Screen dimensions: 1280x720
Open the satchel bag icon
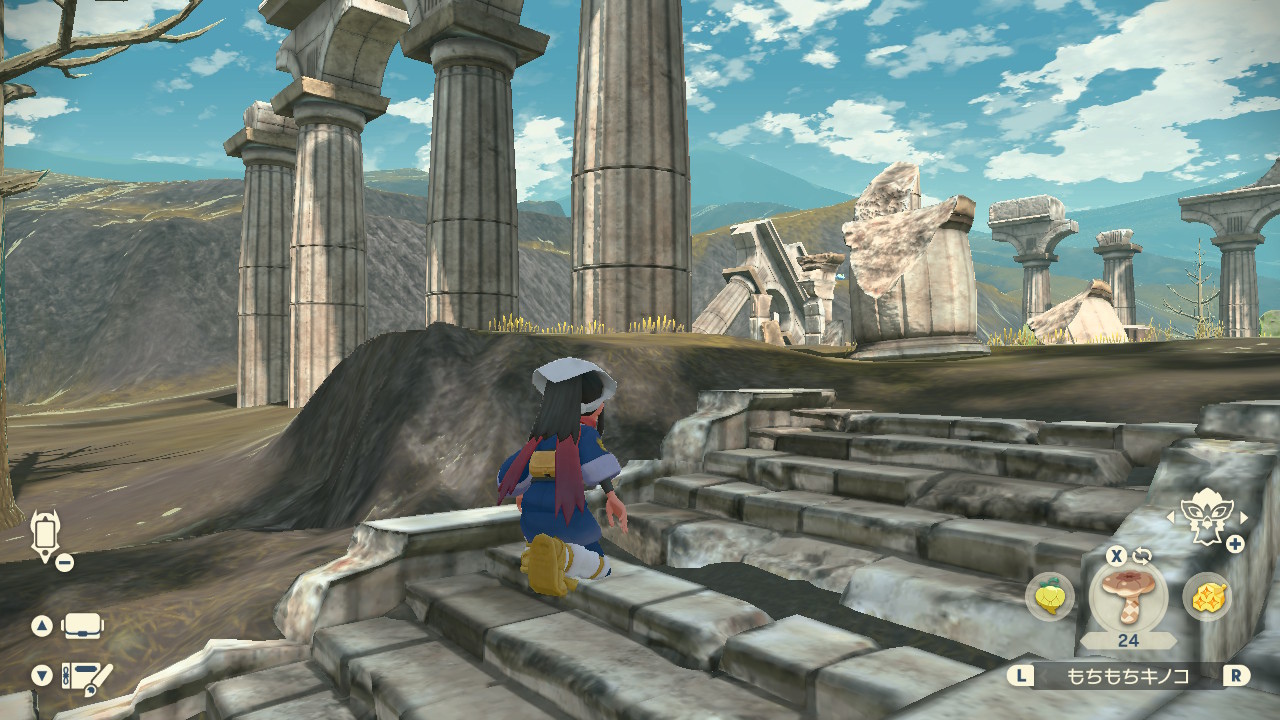(x=83, y=627)
